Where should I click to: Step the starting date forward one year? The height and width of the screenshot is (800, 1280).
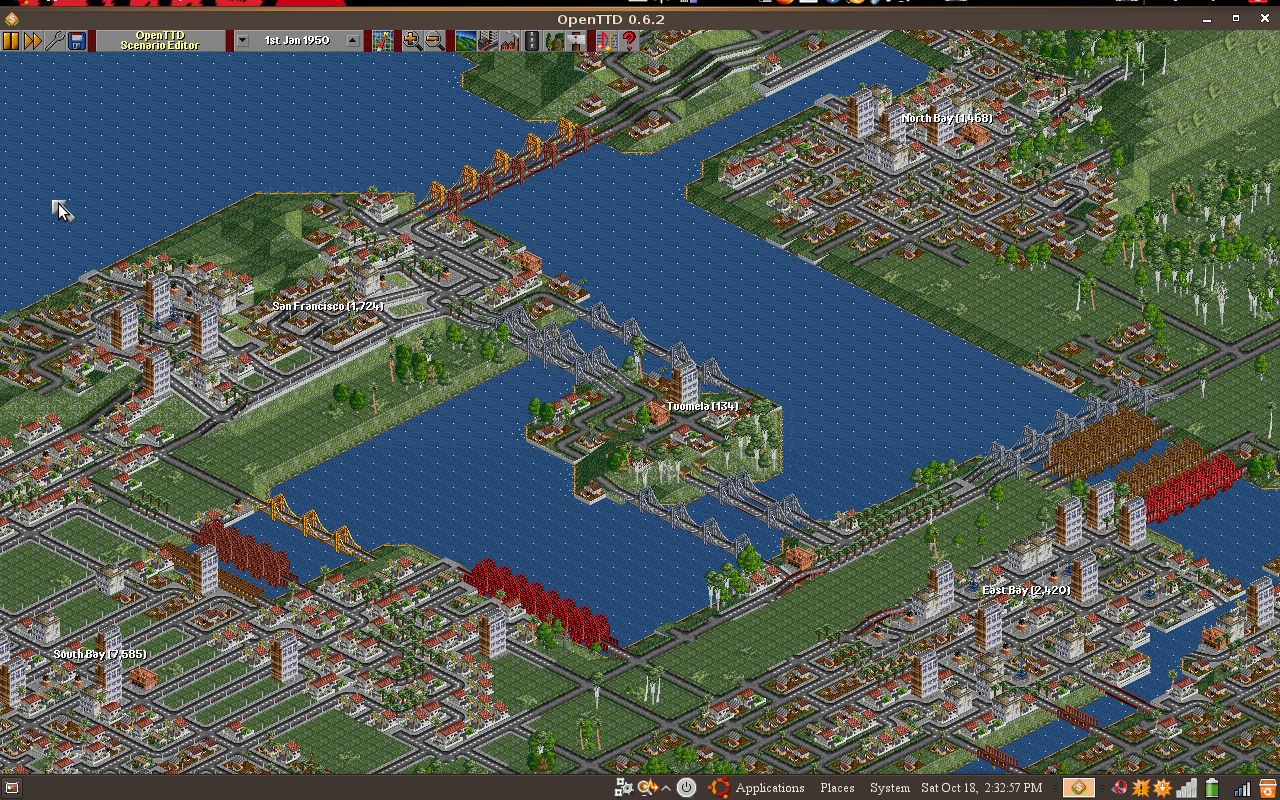[350, 40]
